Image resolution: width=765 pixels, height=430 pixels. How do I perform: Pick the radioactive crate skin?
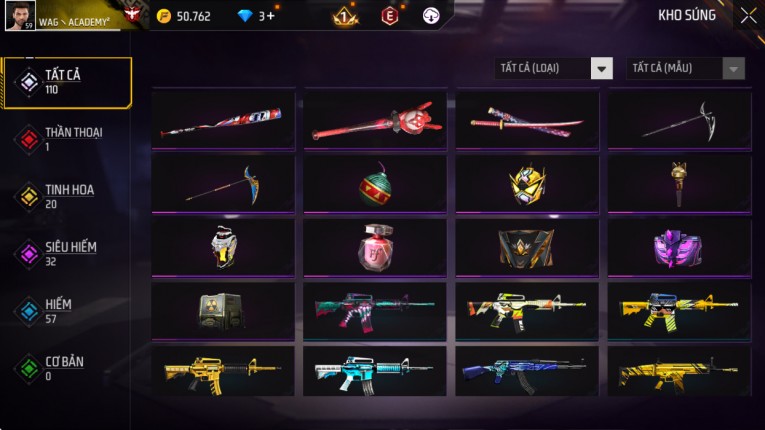[x=223, y=310]
